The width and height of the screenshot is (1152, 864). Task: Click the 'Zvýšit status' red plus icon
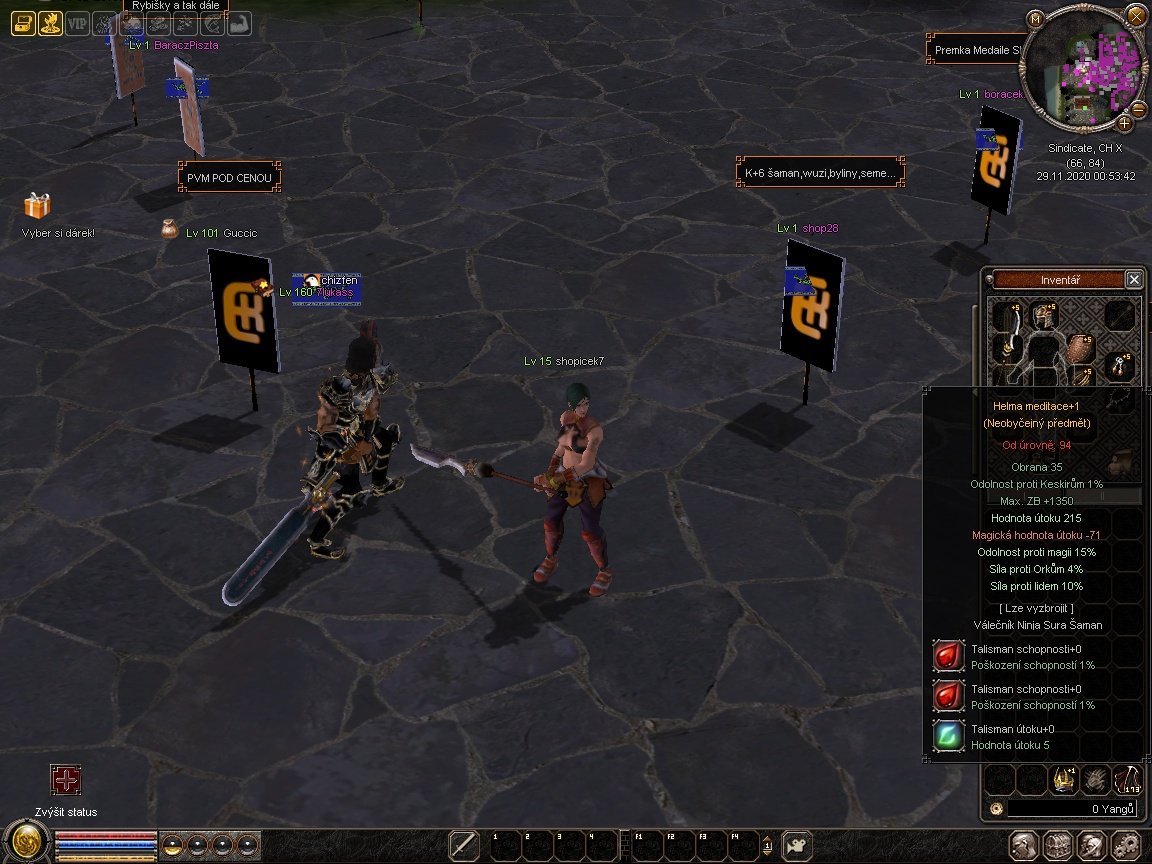tap(66, 781)
